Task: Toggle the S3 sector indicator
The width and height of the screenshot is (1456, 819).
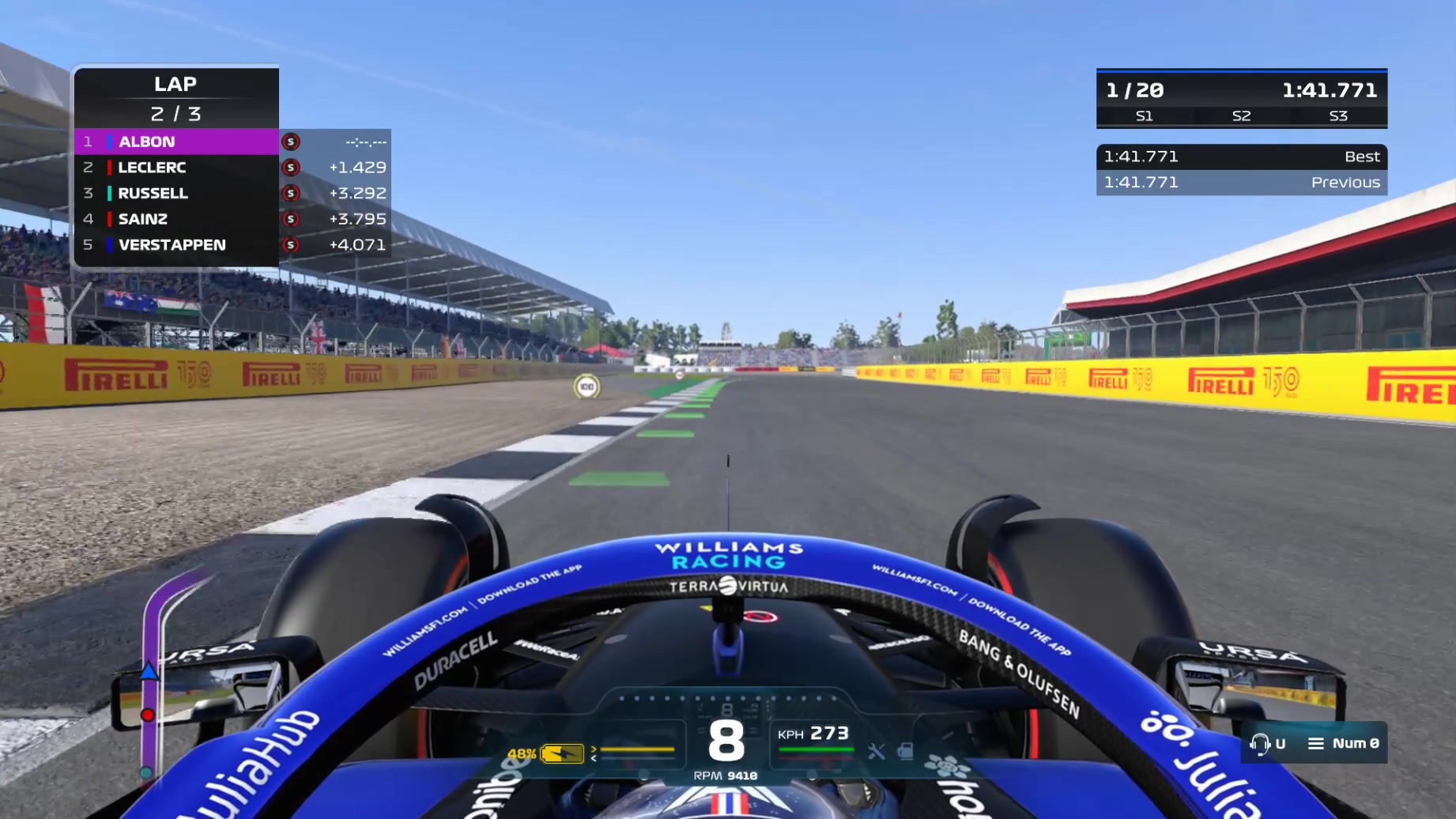Action: coord(1338,116)
